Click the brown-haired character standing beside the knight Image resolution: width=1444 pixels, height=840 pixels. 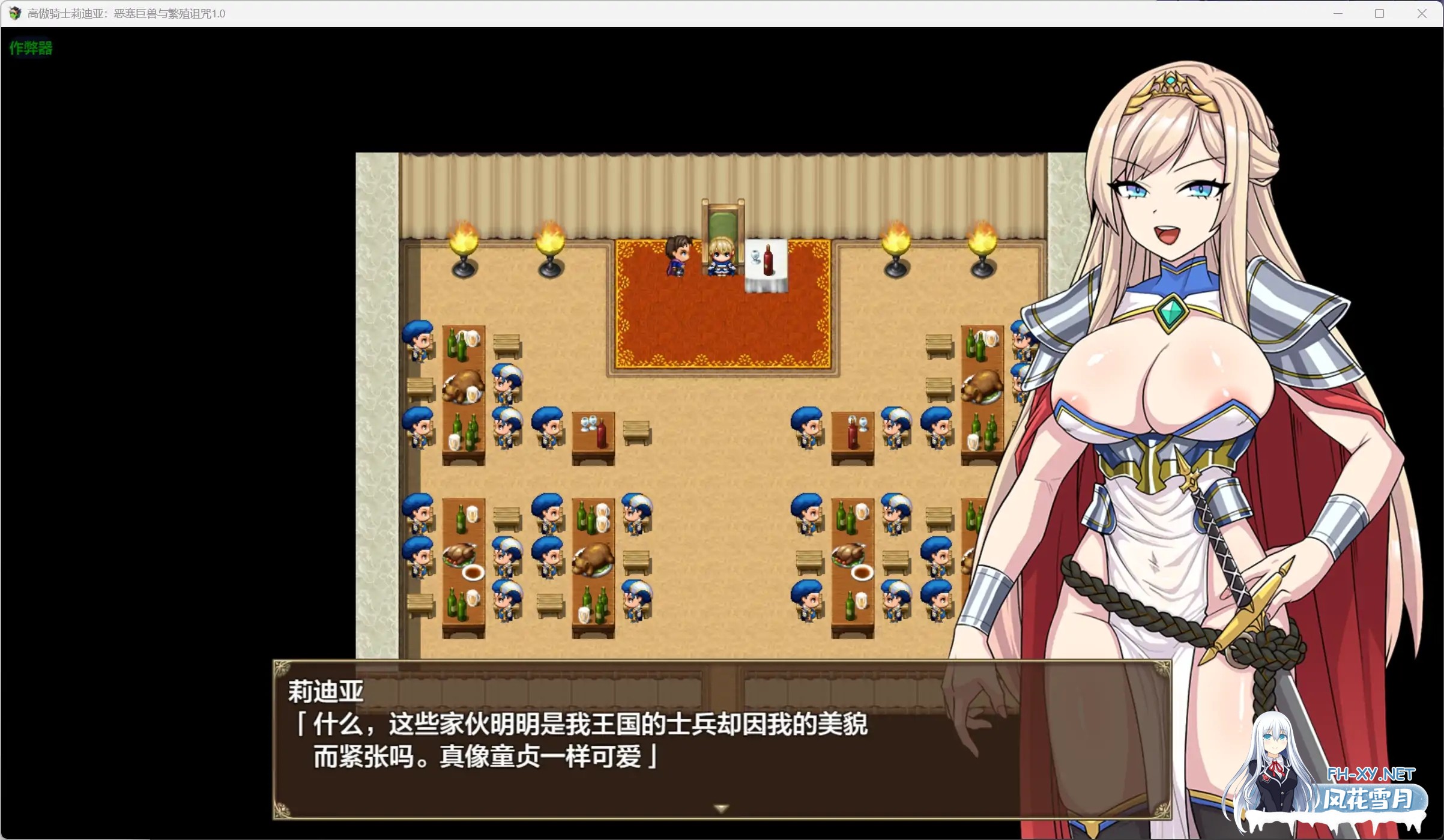tap(678, 255)
